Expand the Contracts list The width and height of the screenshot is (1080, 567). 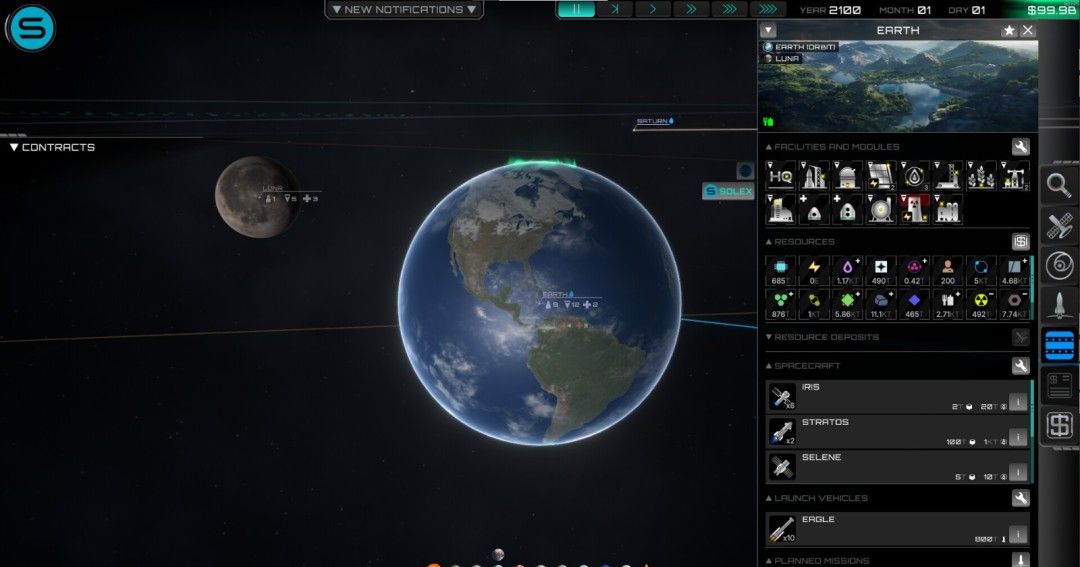tap(52, 147)
